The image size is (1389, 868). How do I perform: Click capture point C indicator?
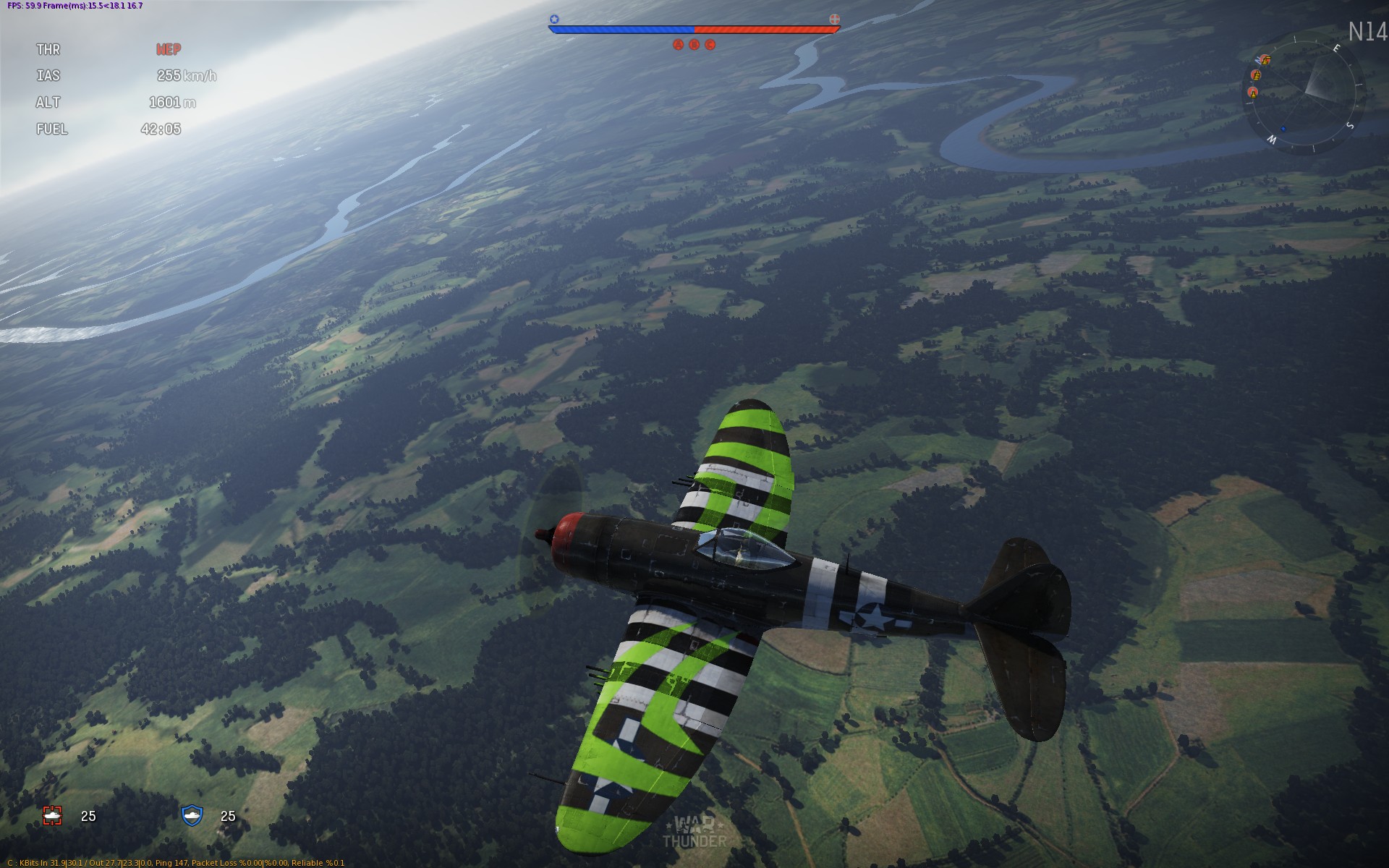click(x=710, y=45)
